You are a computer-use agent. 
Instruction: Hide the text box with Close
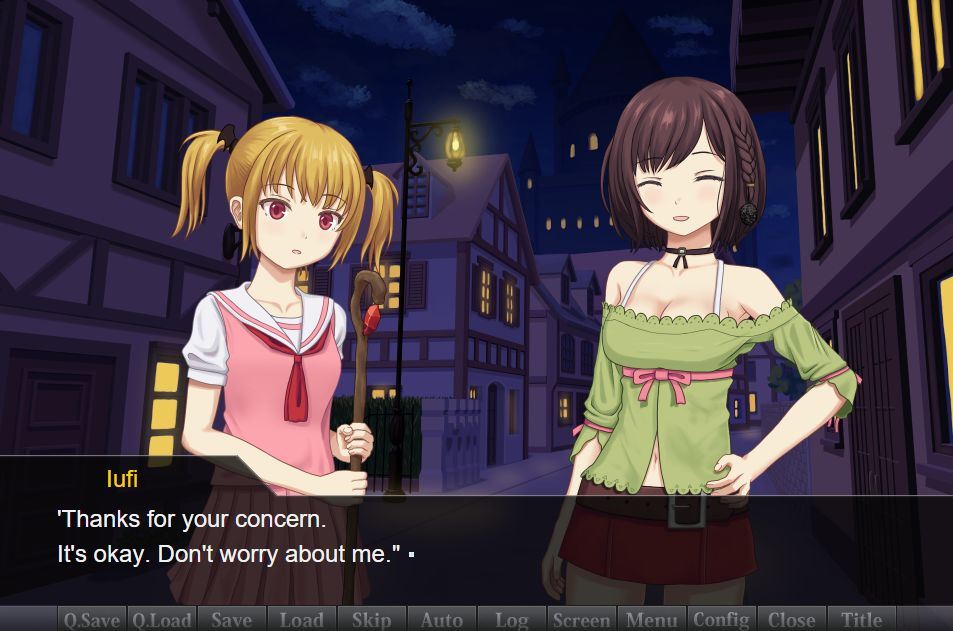click(791, 619)
